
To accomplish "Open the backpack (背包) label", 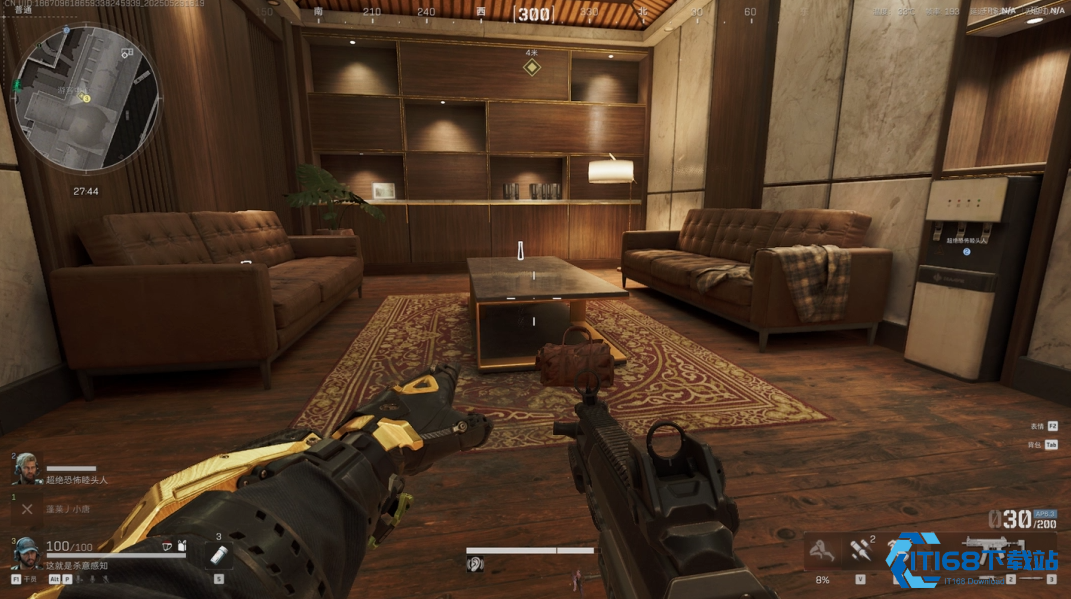I will coord(1035,444).
